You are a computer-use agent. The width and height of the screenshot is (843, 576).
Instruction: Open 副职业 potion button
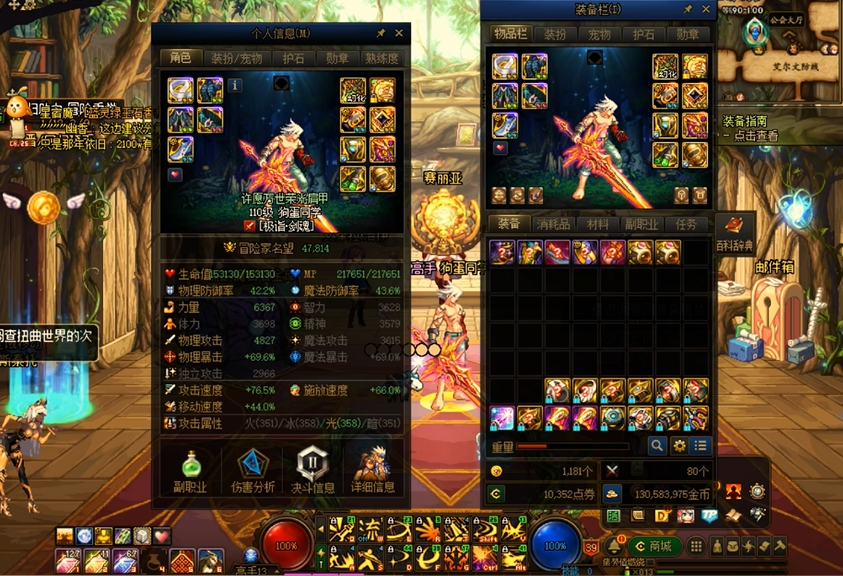[191, 472]
